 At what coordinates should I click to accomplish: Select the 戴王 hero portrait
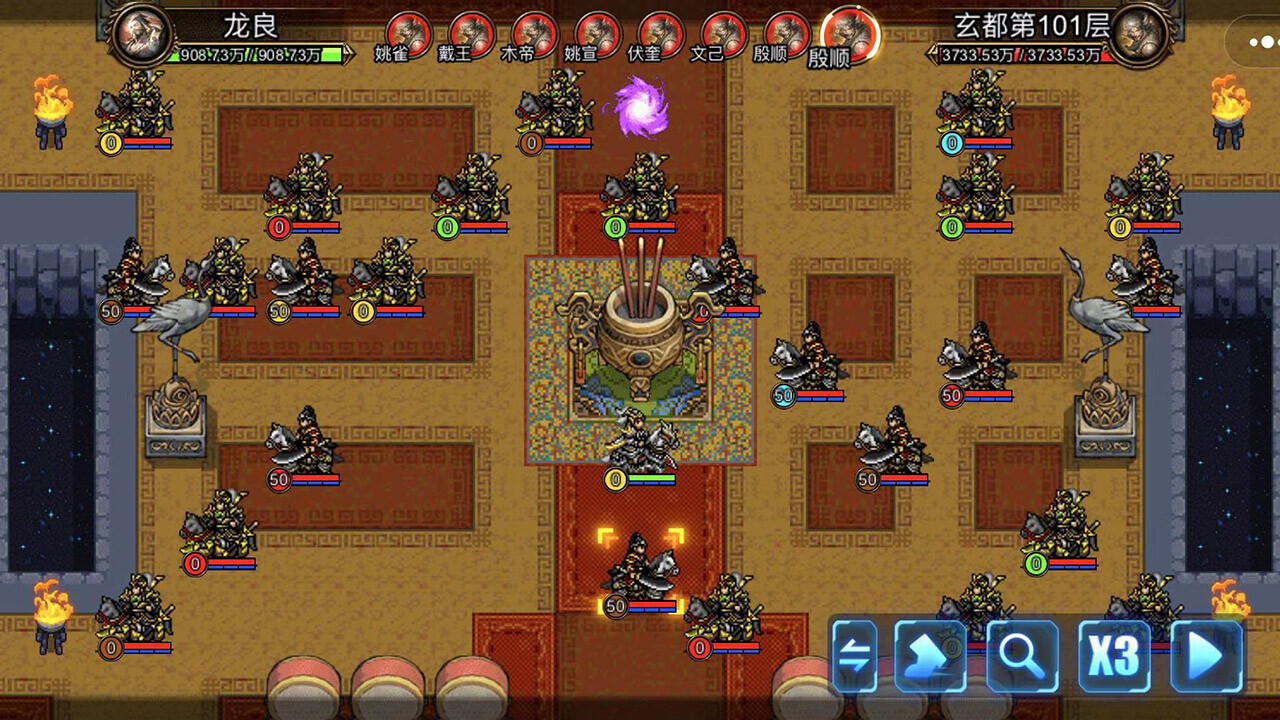pyautogui.click(x=471, y=34)
